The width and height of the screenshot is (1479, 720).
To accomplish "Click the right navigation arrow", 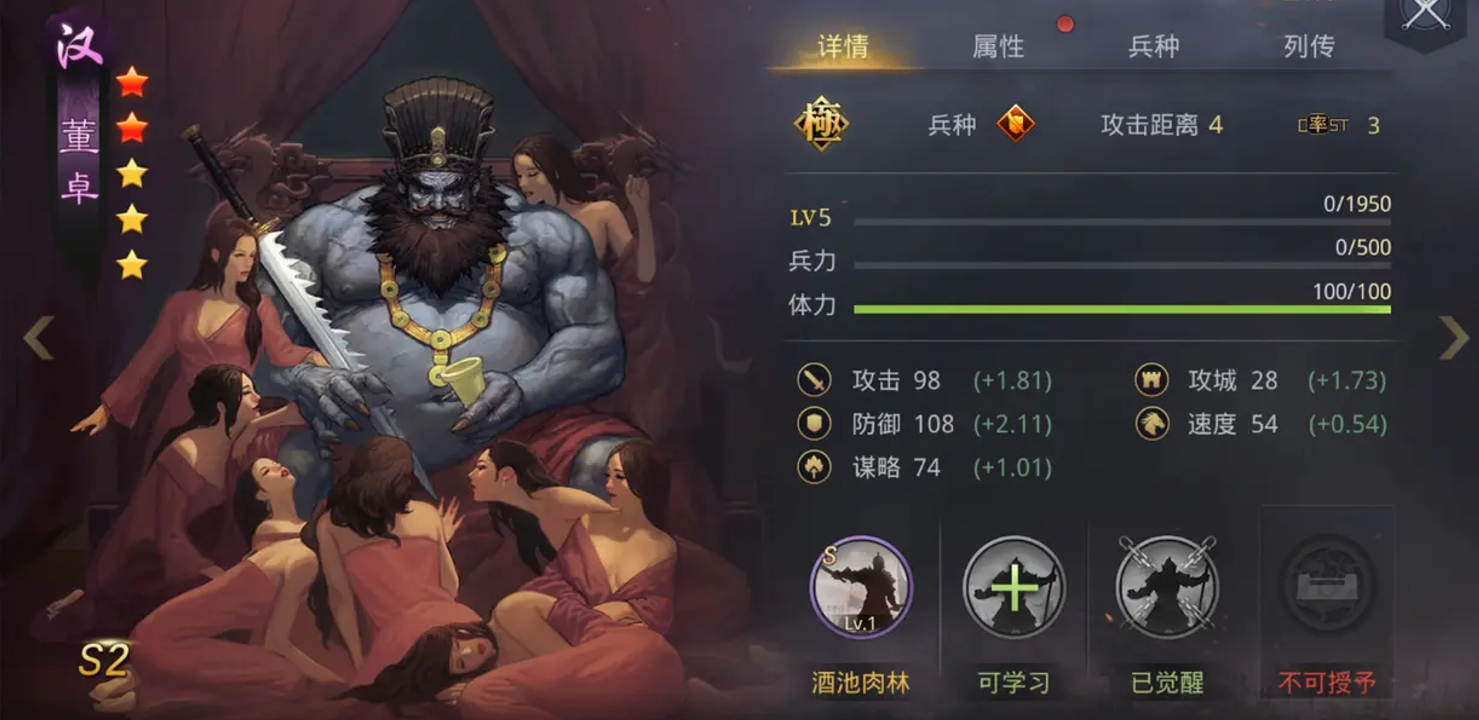I will [1450, 338].
